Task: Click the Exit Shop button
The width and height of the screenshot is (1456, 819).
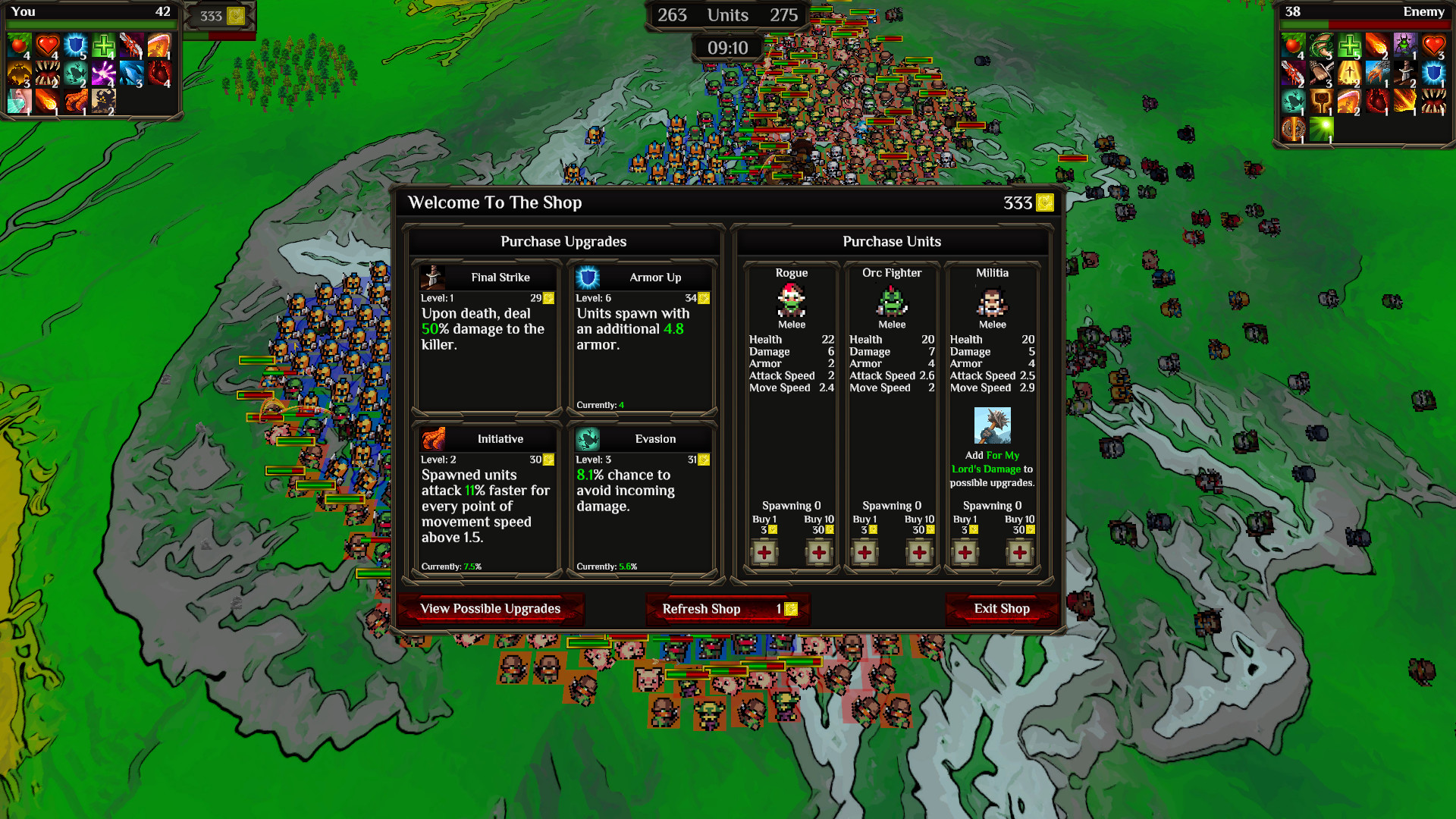Action: (1003, 609)
